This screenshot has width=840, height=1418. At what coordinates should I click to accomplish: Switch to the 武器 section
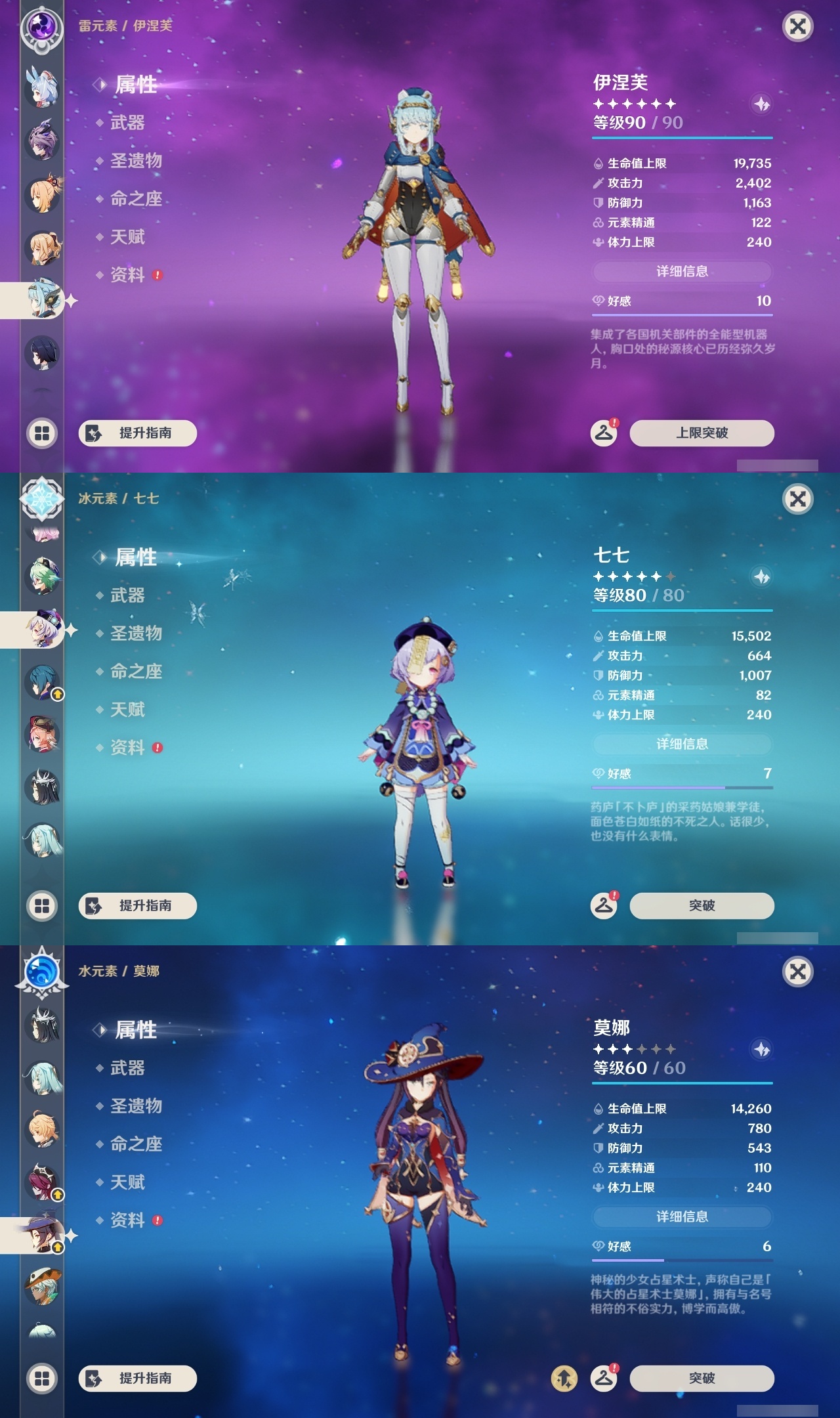coord(129,123)
